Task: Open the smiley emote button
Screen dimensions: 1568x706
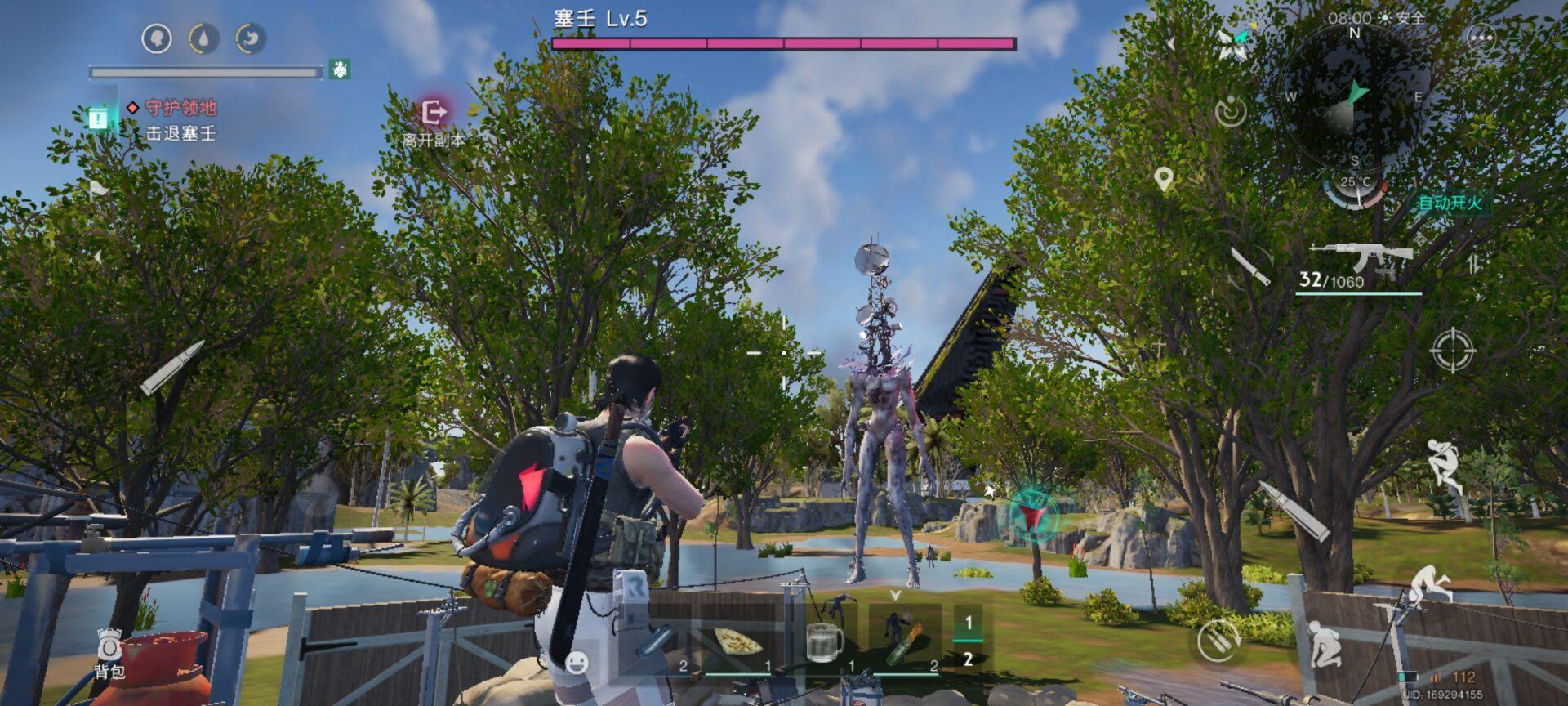Action: 577,662
